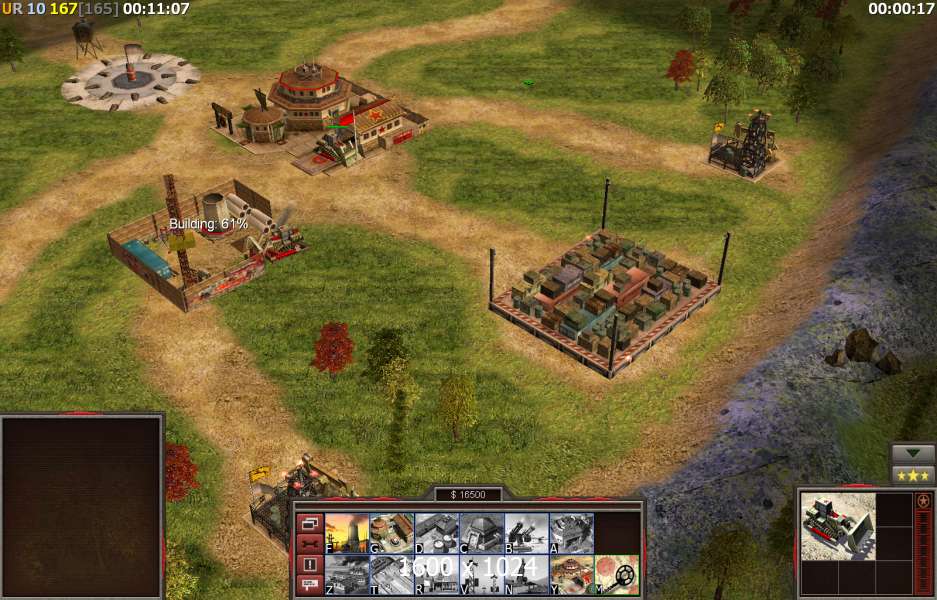Image resolution: width=937 pixels, height=600 pixels.
Task: Choose the airfield build icon (T)
Action: coord(392,575)
